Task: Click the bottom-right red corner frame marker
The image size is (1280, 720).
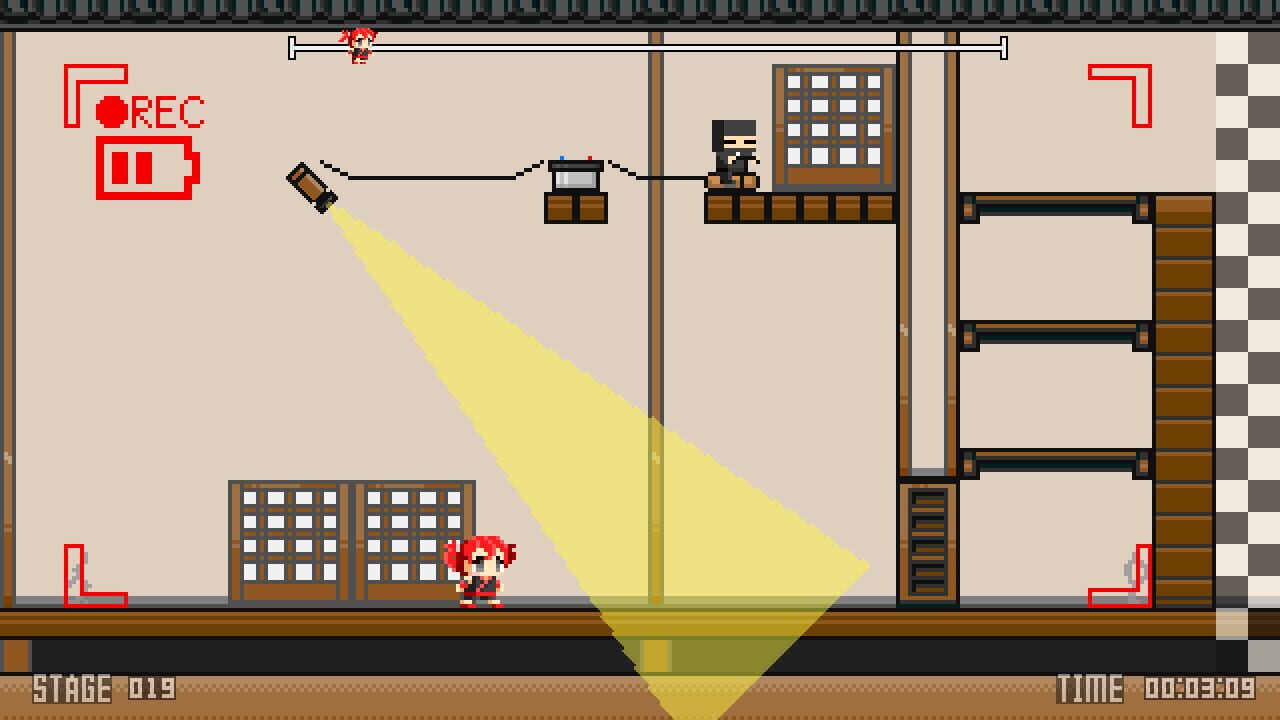Action: coord(1120,575)
